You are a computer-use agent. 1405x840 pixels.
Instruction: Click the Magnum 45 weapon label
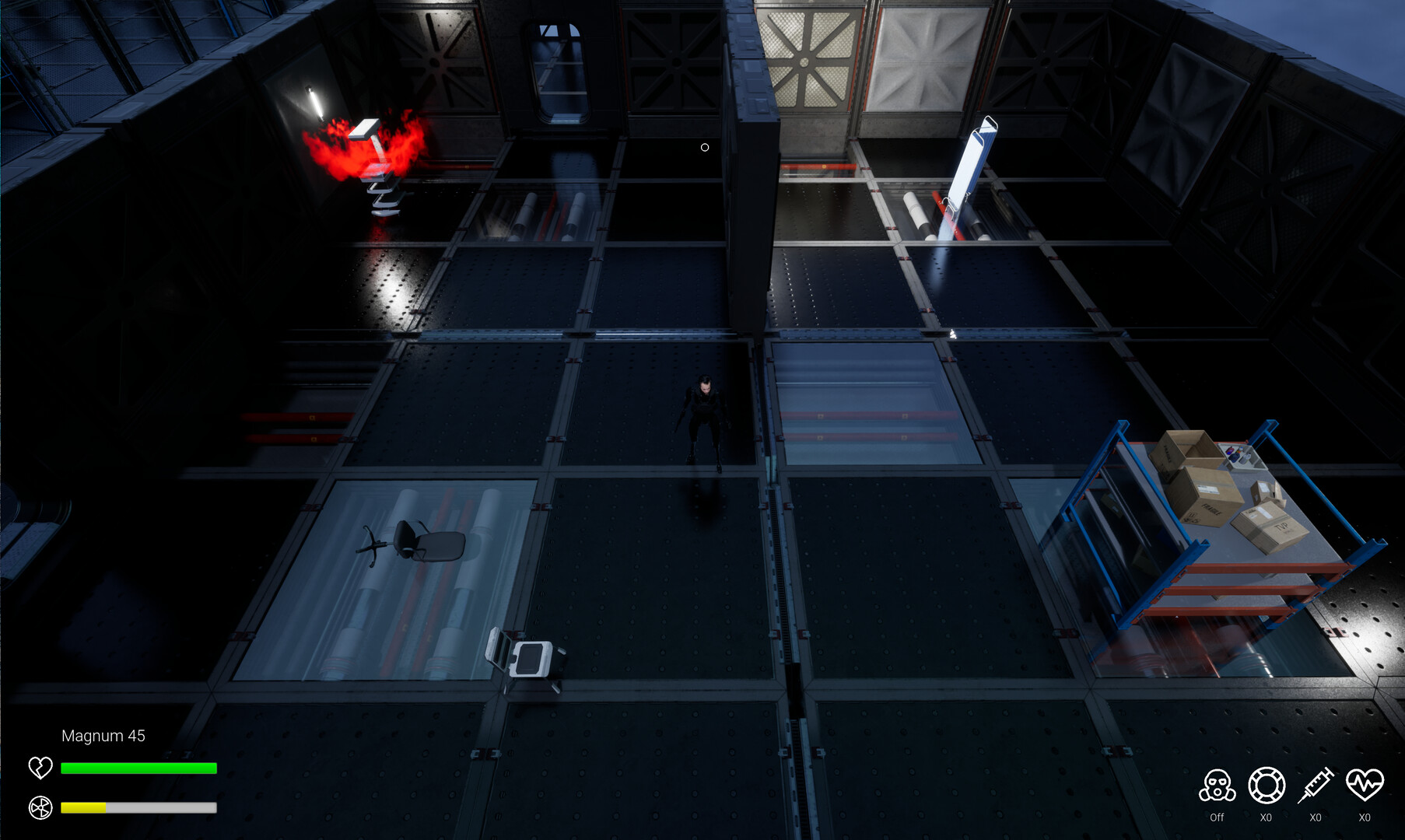click(x=104, y=736)
